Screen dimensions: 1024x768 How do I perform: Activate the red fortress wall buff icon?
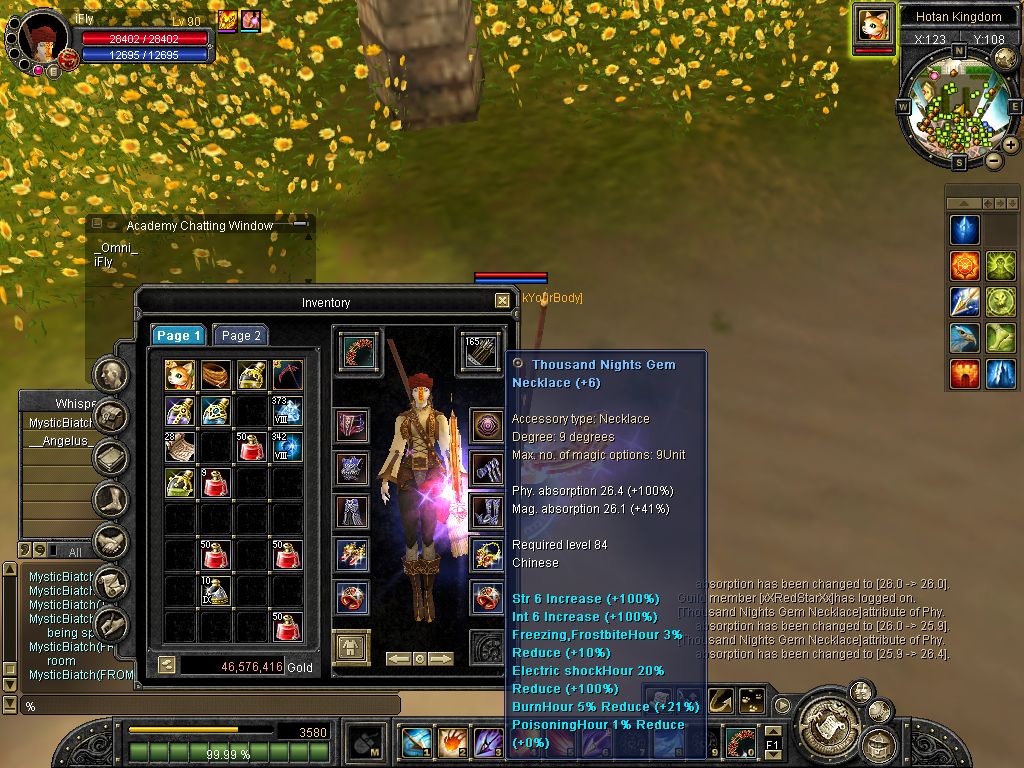(x=965, y=374)
